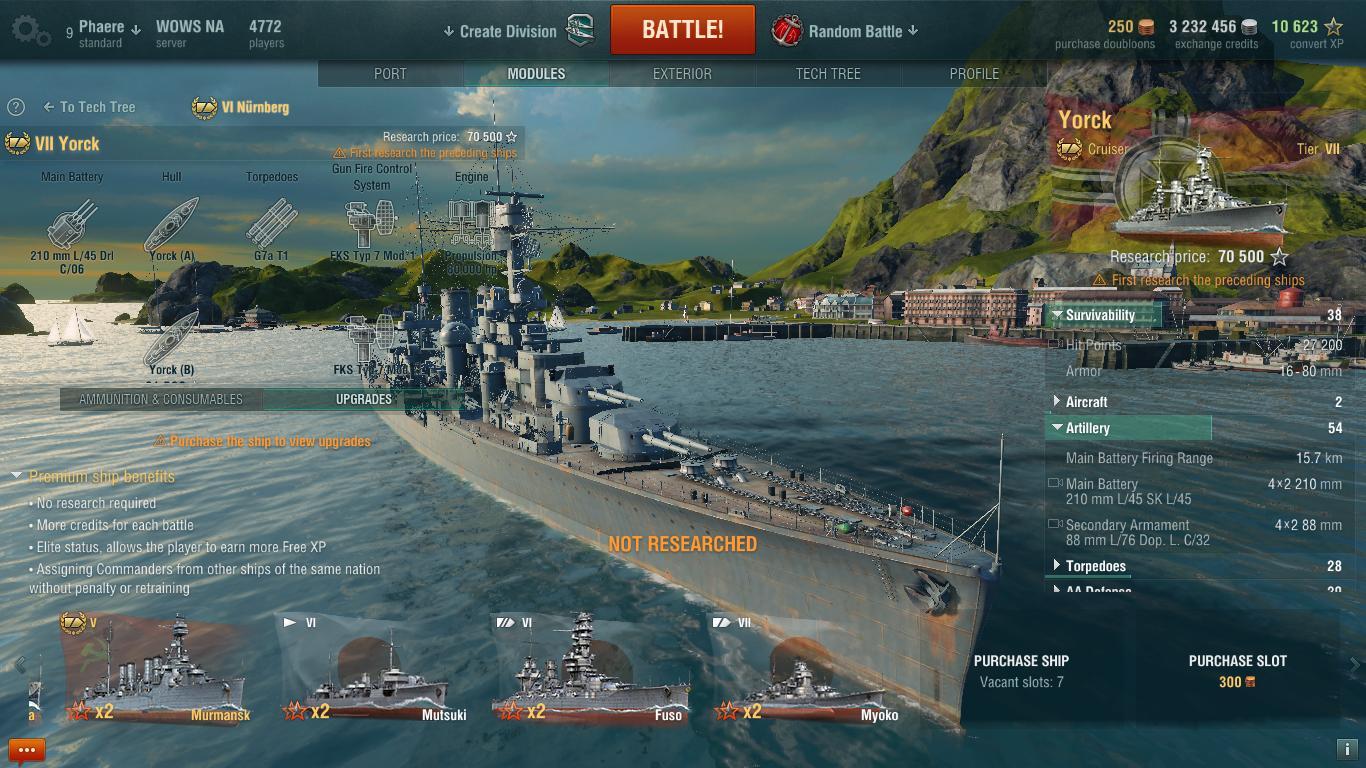The width and height of the screenshot is (1366, 768).
Task: Open the EXTERIOR tab
Action: (682, 74)
